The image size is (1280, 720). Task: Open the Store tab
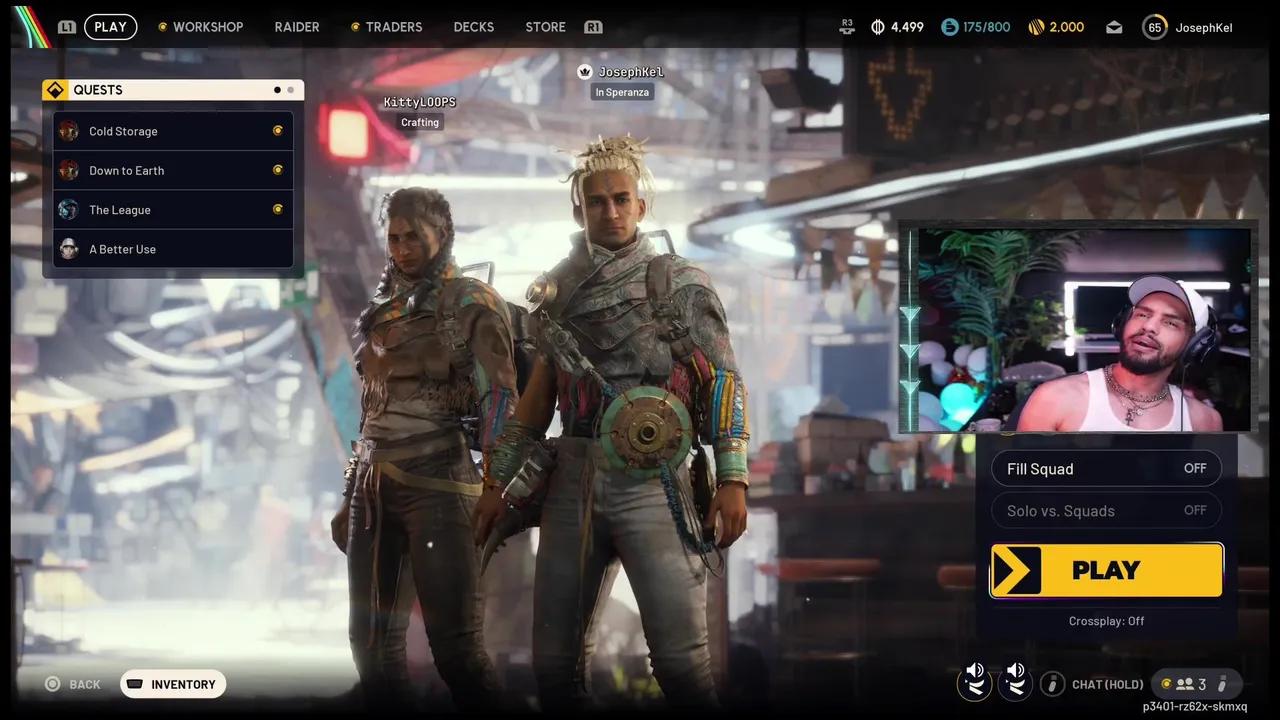click(x=545, y=27)
